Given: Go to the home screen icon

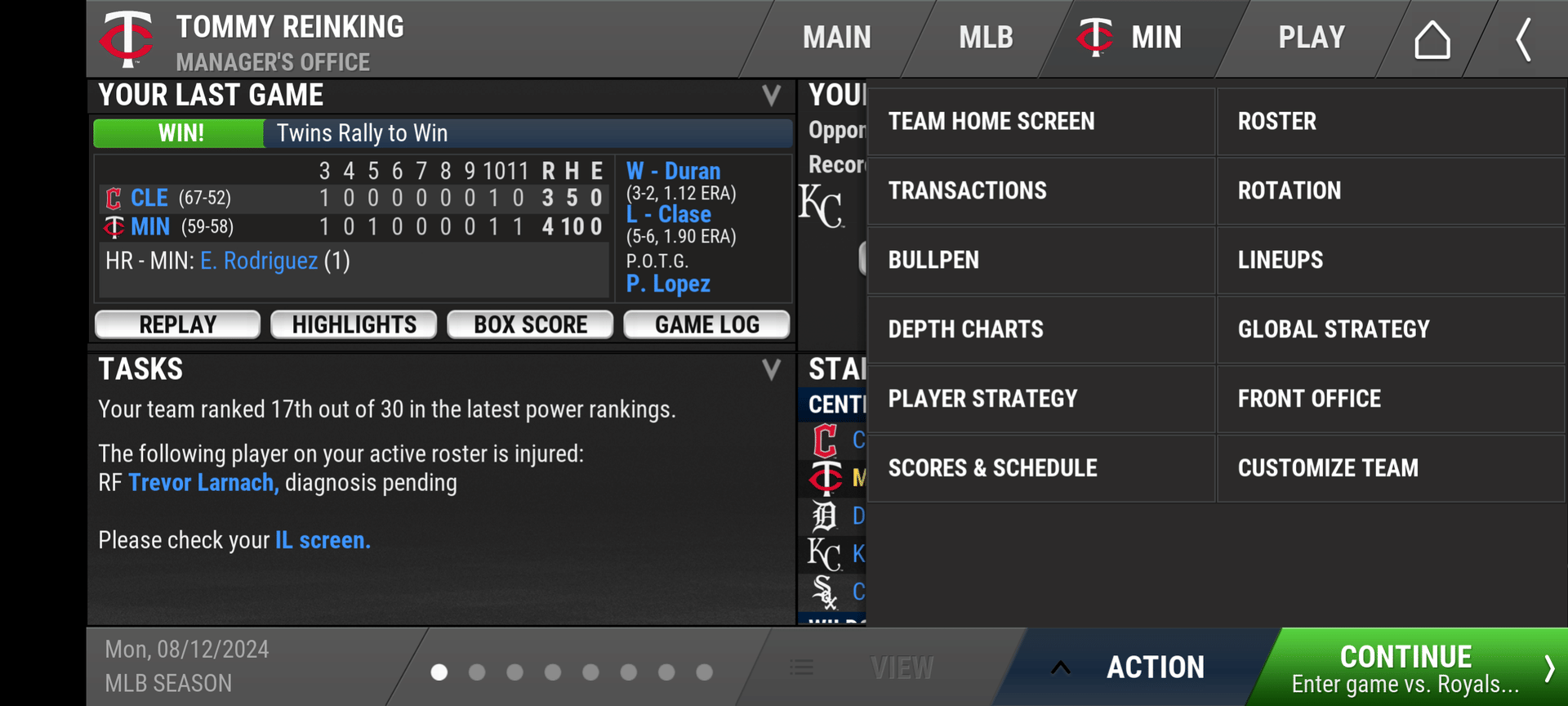Looking at the screenshot, I should click(x=1432, y=39).
